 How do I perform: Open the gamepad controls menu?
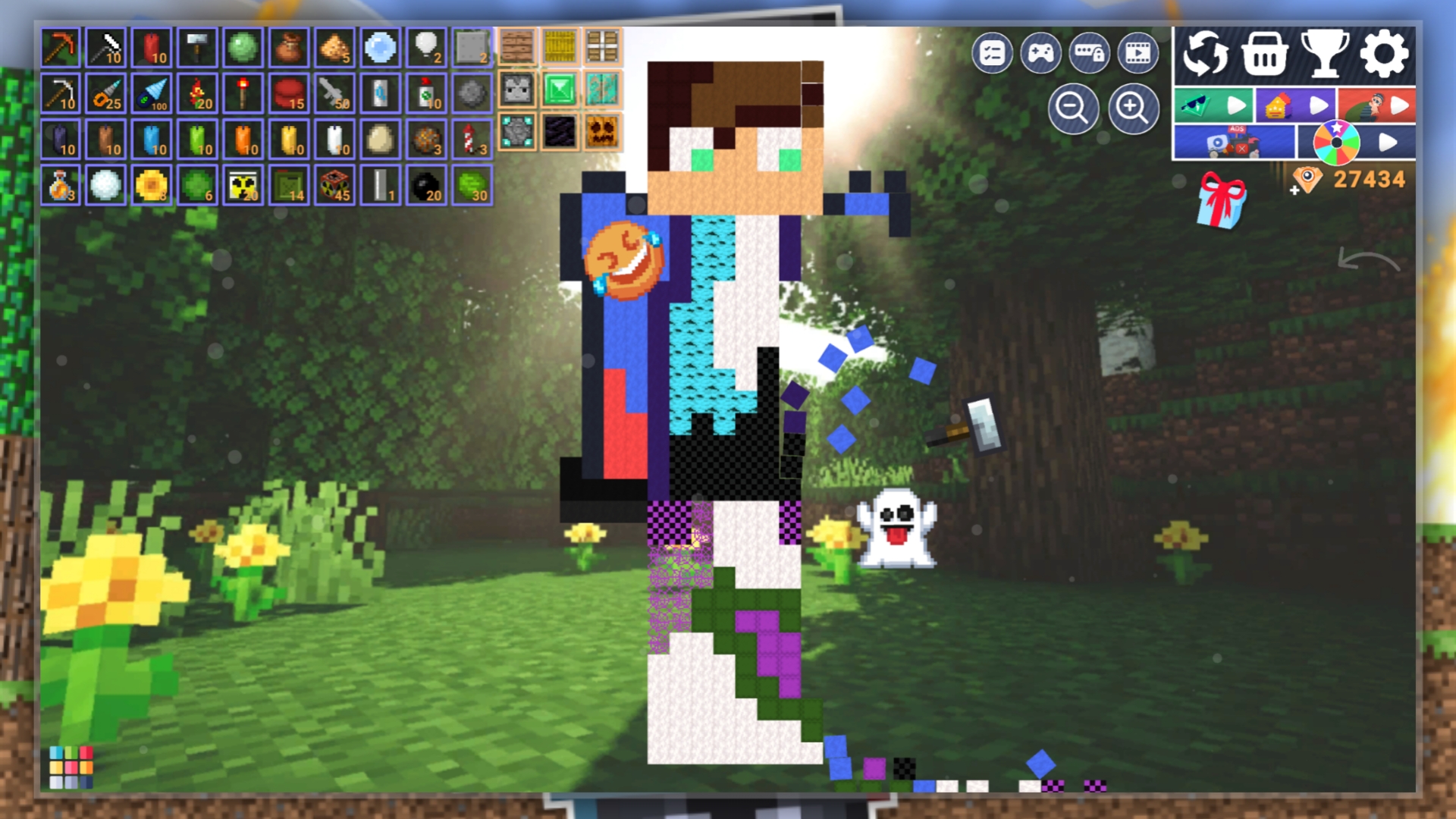(x=1041, y=53)
